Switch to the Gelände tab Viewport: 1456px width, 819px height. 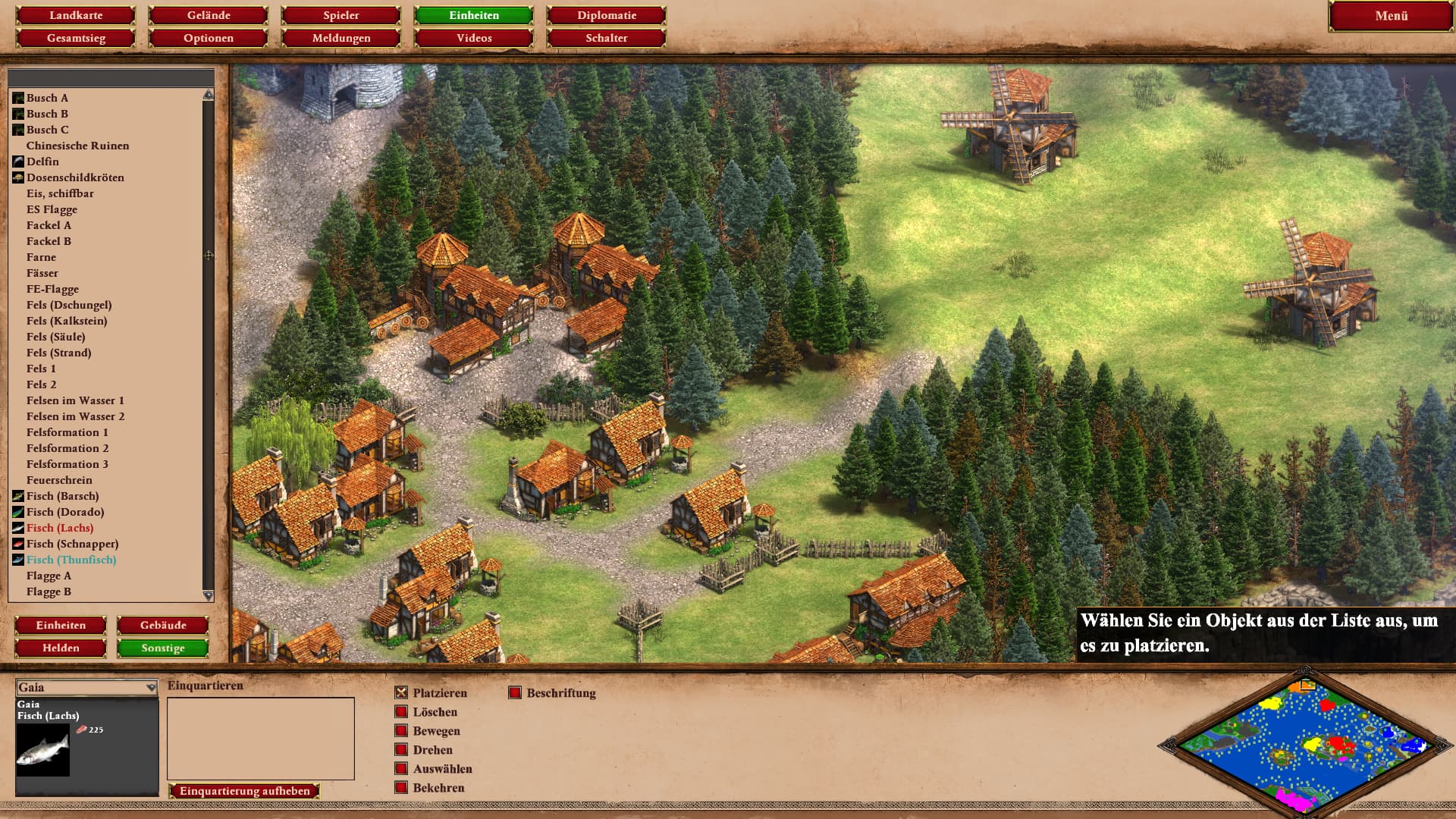coord(209,15)
